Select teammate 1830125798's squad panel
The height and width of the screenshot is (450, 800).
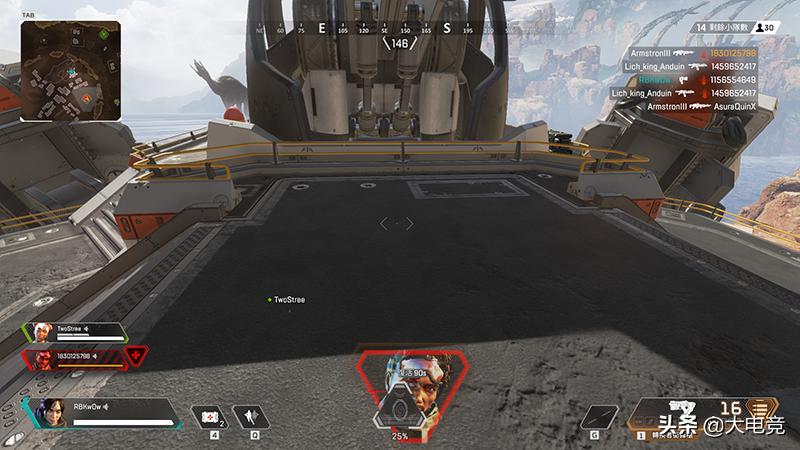point(75,357)
